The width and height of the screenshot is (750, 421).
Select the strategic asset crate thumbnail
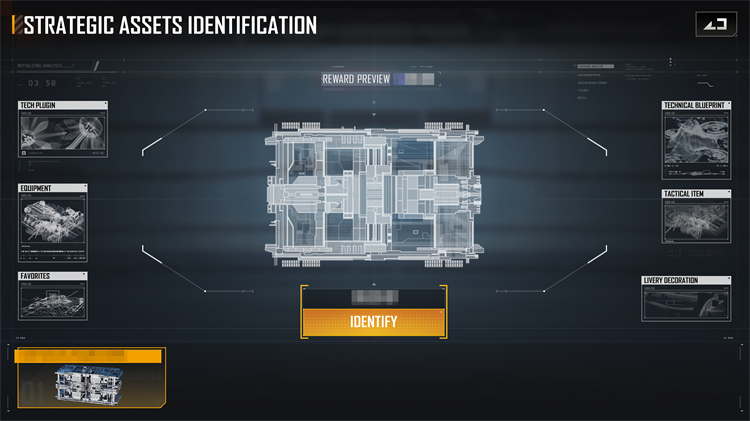(89, 385)
